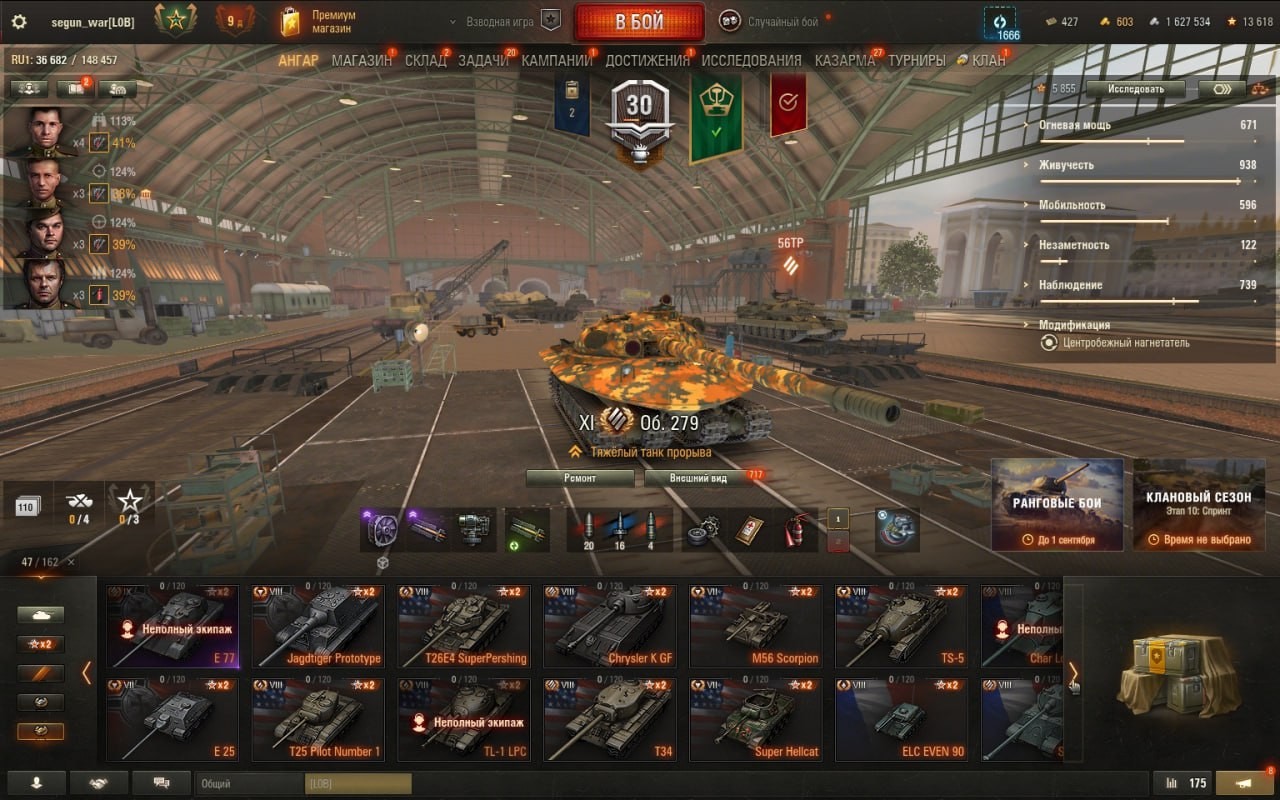This screenshot has height=800, width=1280.
Task: Click the Общий chat input field
Action: point(250,784)
